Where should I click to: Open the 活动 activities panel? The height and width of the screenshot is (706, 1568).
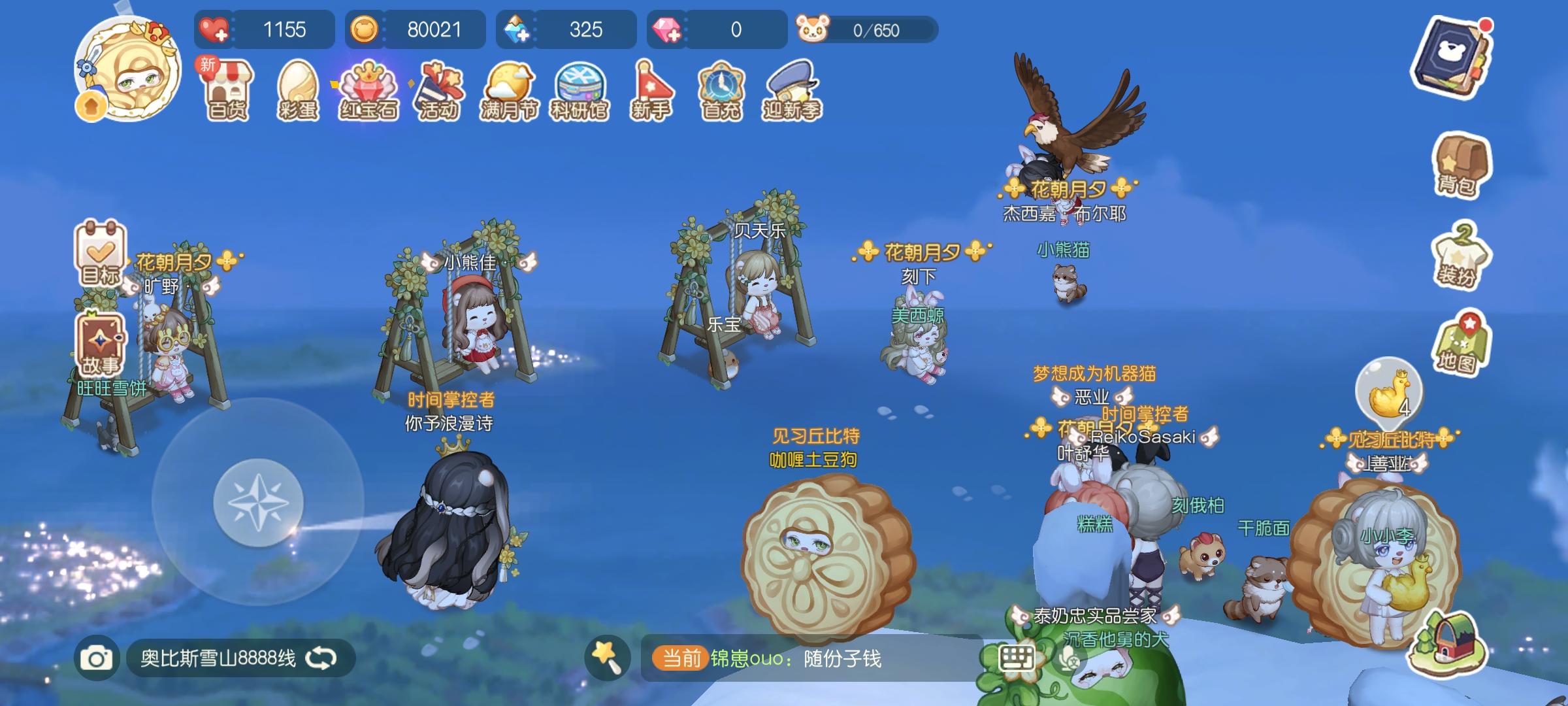tap(441, 92)
